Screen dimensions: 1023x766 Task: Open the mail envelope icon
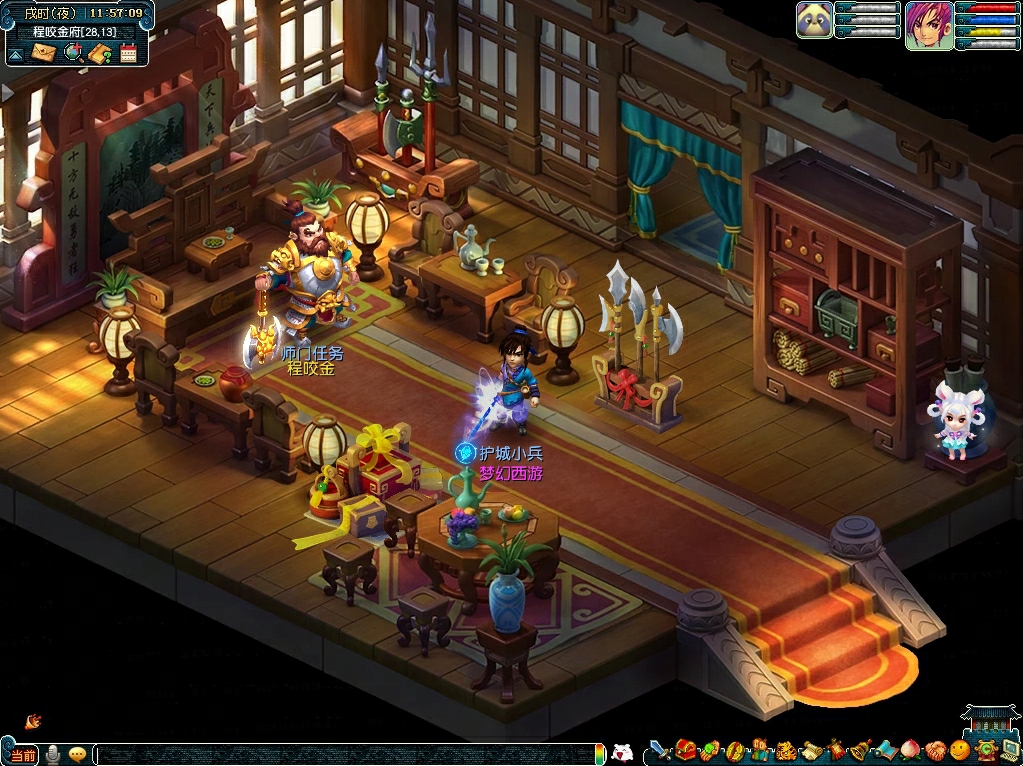[44, 53]
